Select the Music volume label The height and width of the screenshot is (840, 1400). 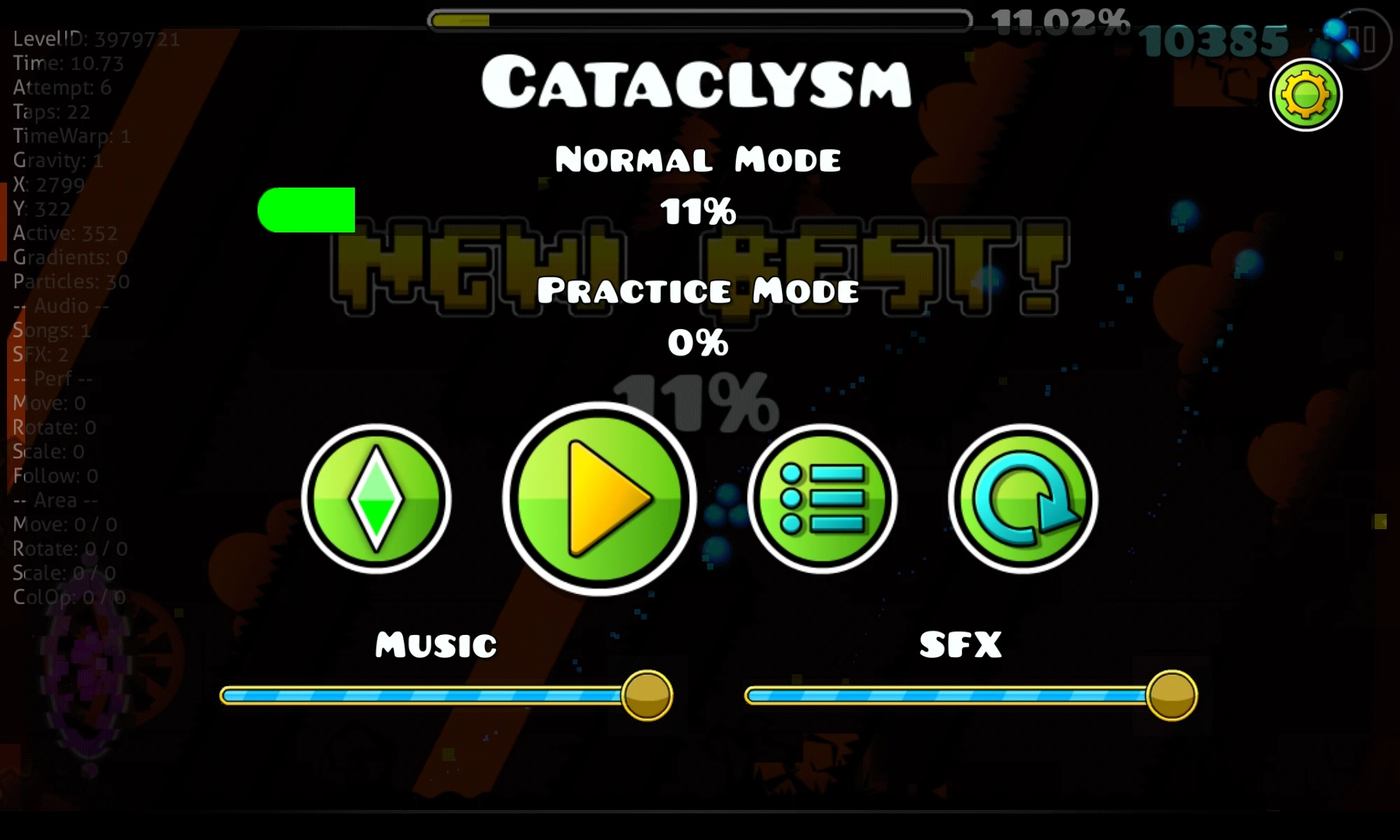[434, 644]
